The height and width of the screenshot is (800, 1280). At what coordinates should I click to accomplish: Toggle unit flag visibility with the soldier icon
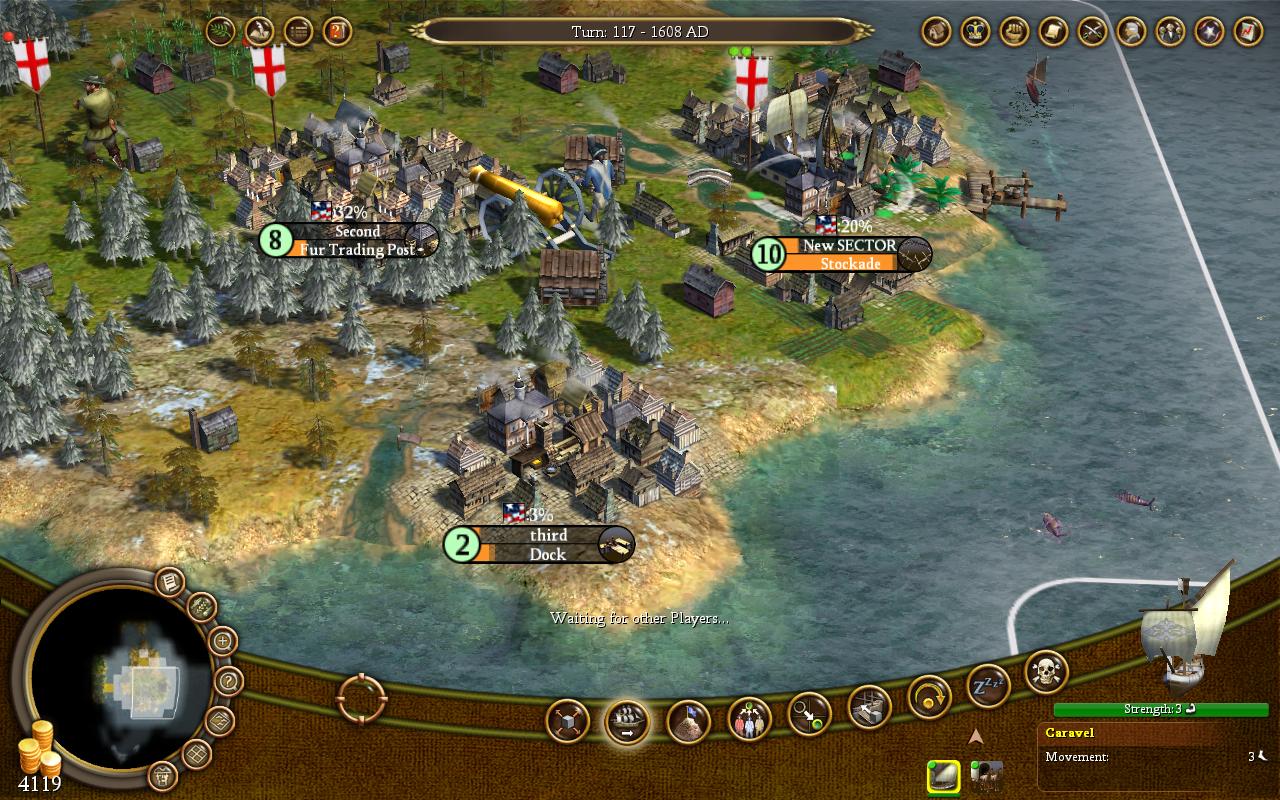(163, 774)
